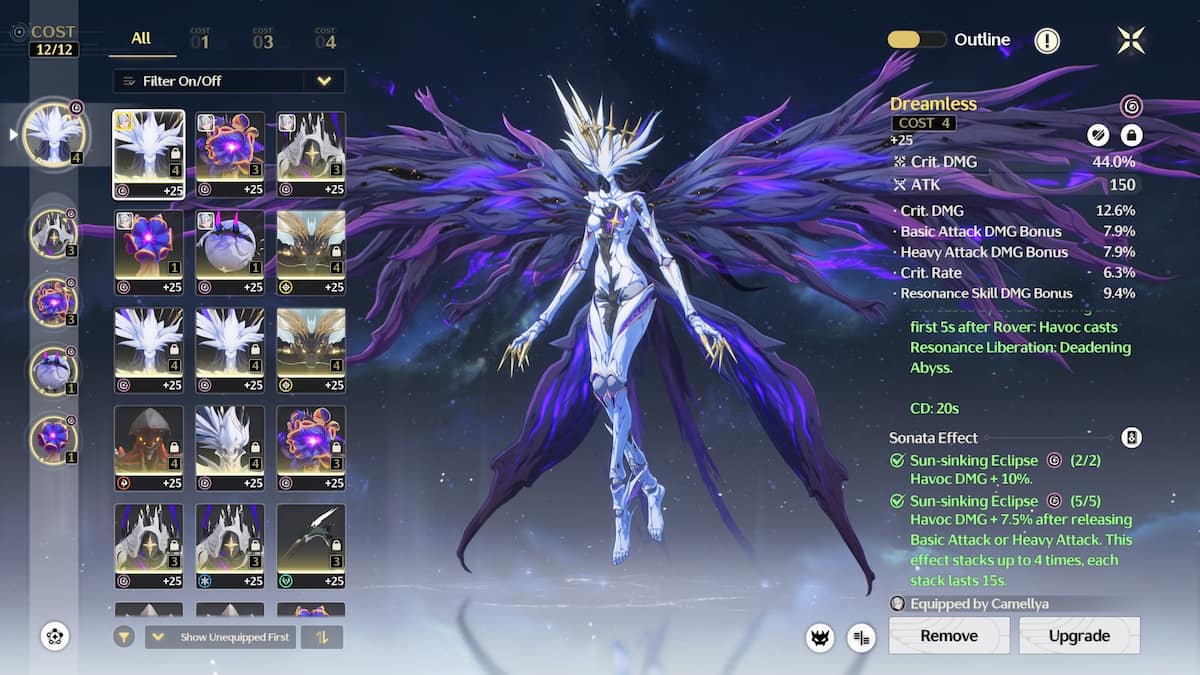
Task: Select the equipped Dreamless main echo slot
Action: (x=55, y=134)
